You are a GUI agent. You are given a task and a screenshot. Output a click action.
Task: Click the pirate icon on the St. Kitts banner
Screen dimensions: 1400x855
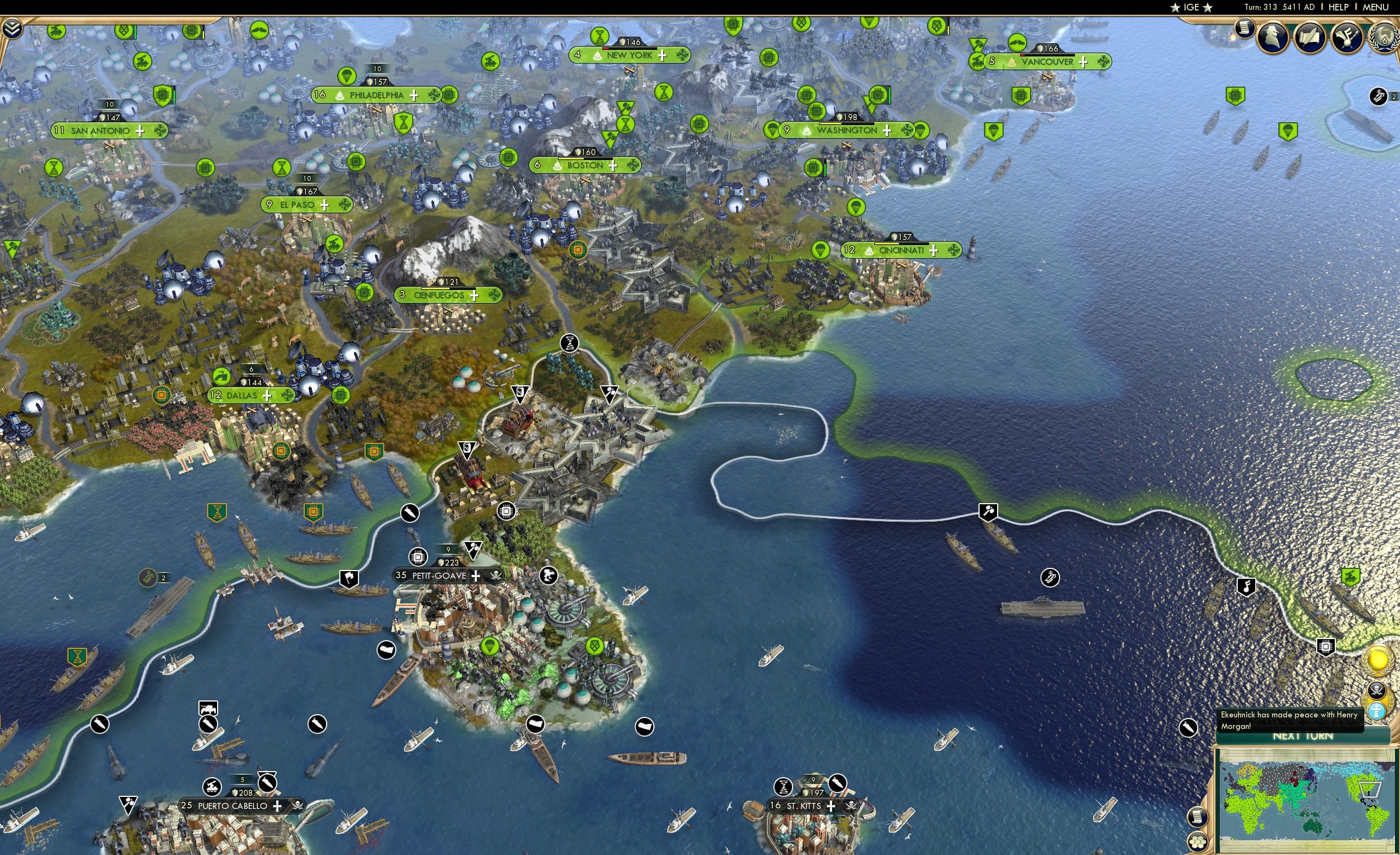[853, 806]
